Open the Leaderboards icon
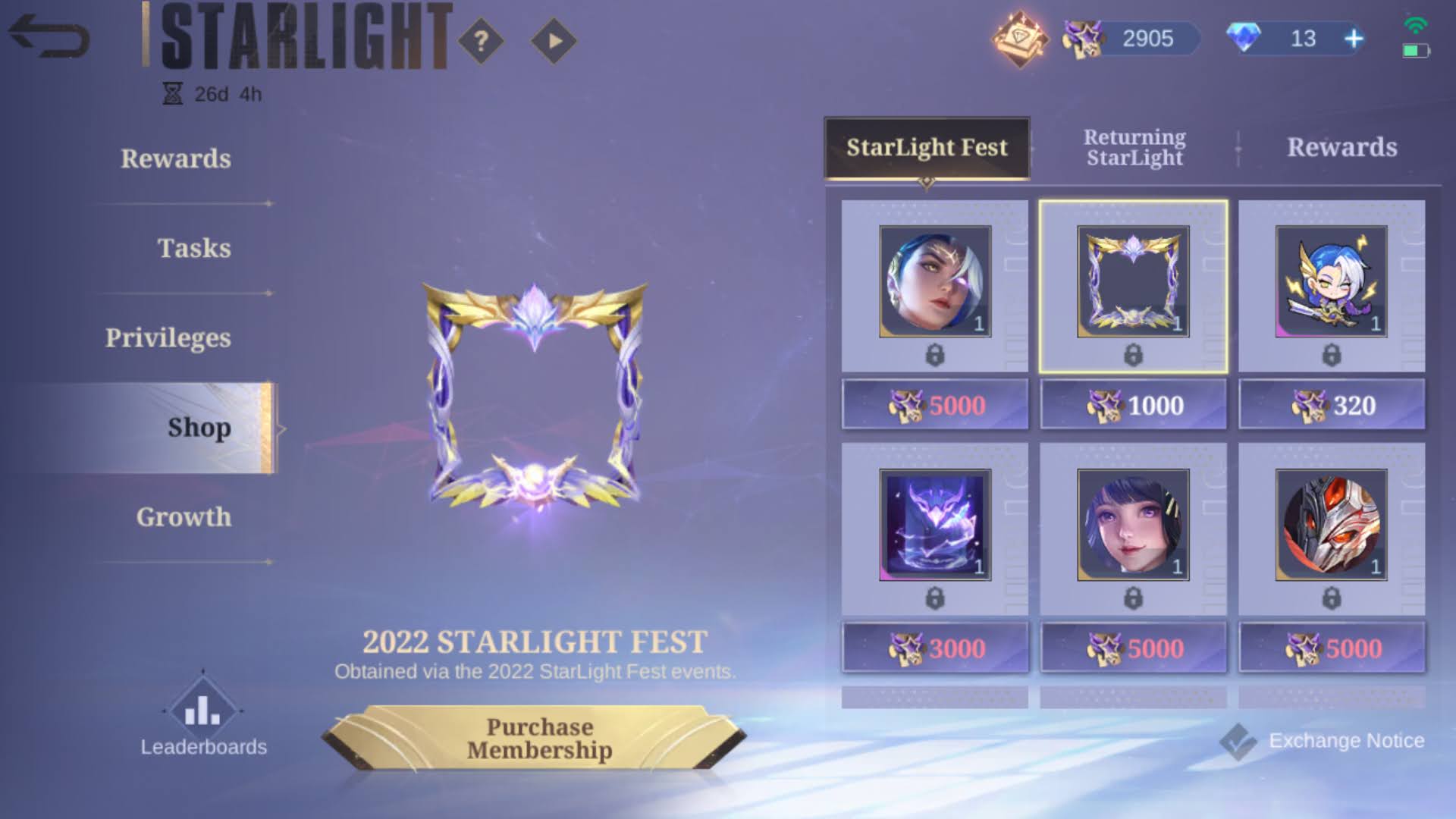Screen dimensions: 1456x819 tap(201, 711)
